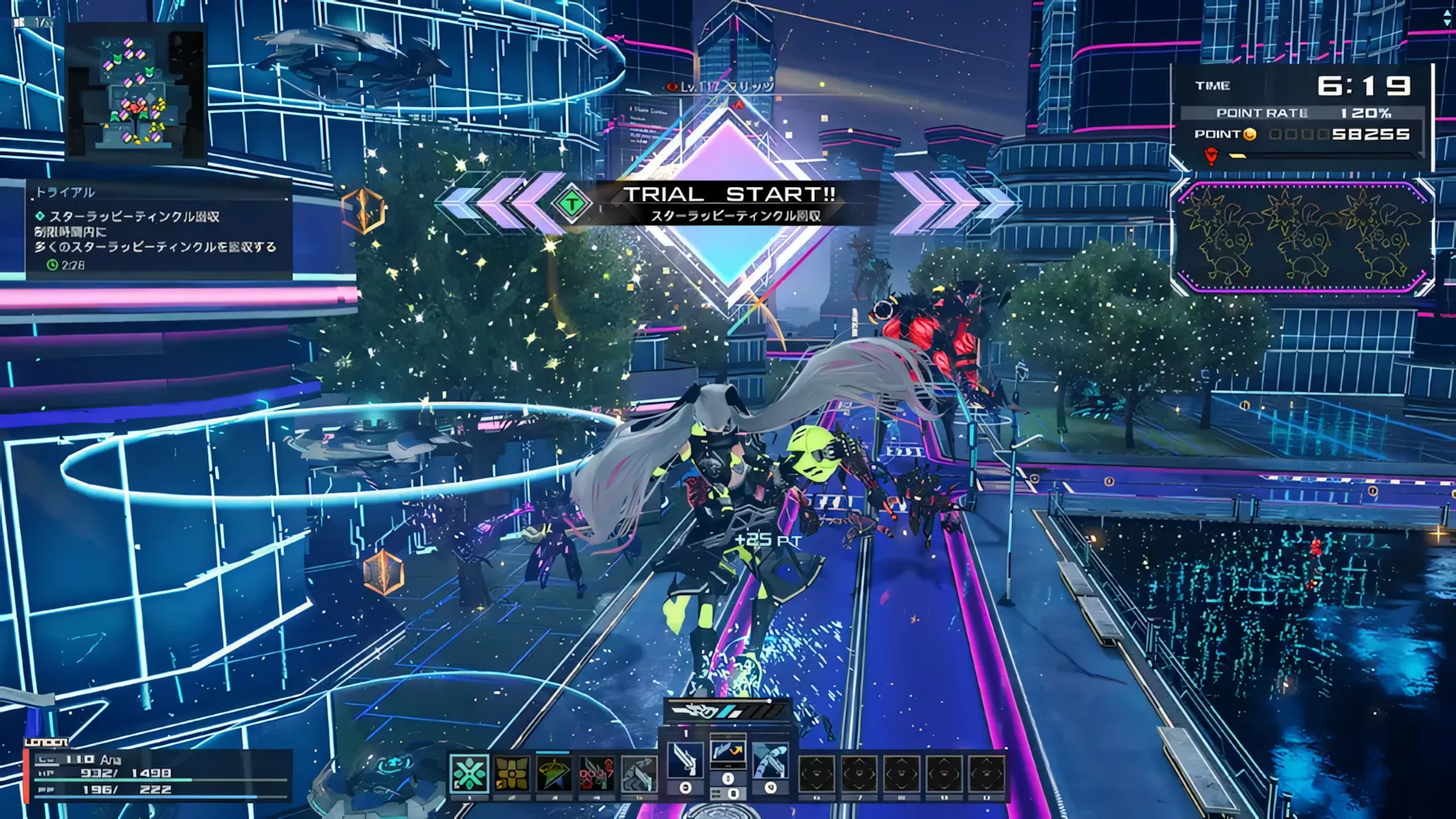This screenshot has width=1456, height=819.
Task: Use the red-marked weapon subpalette slot
Action: [x=596, y=773]
